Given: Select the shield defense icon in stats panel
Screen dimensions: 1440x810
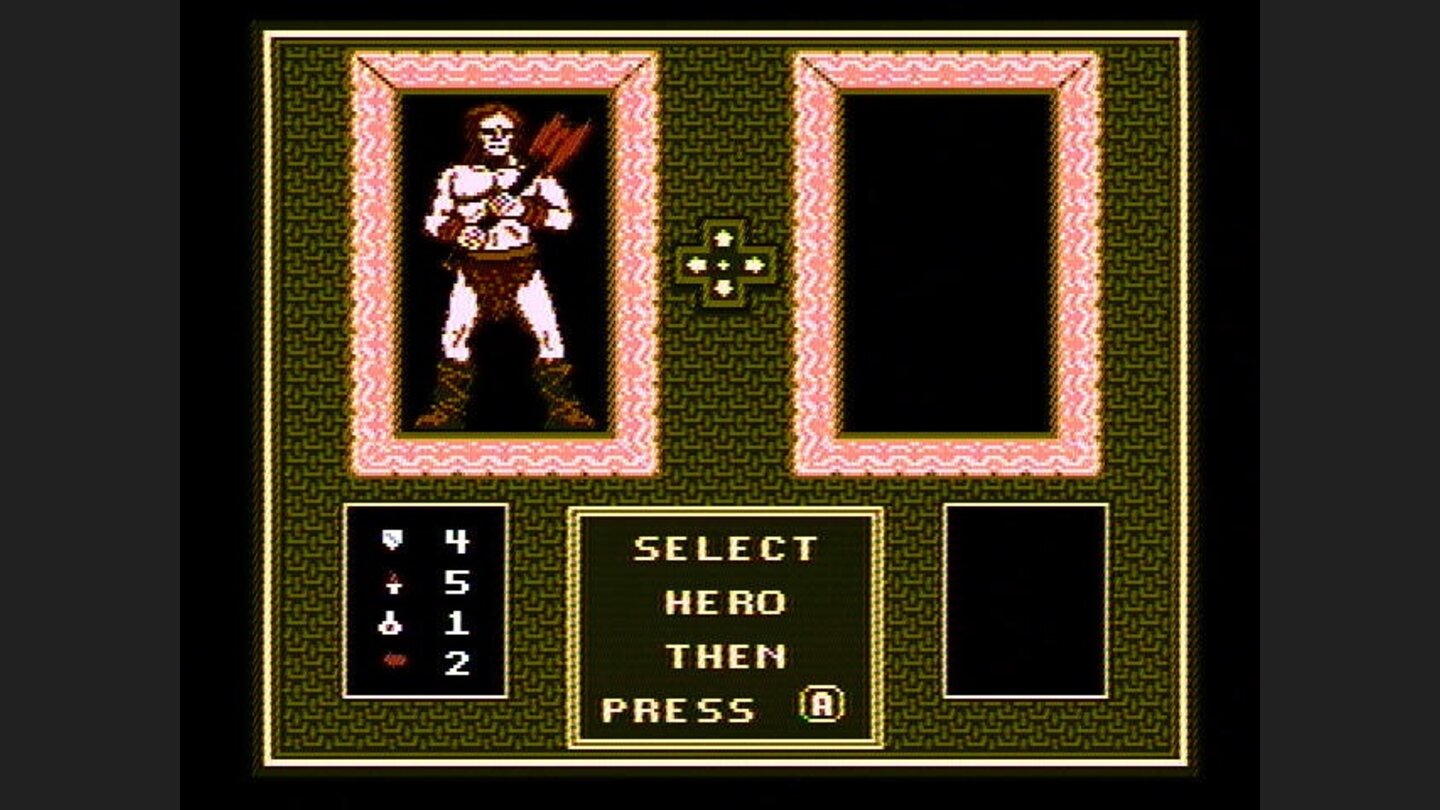Looking at the screenshot, I should point(393,541).
